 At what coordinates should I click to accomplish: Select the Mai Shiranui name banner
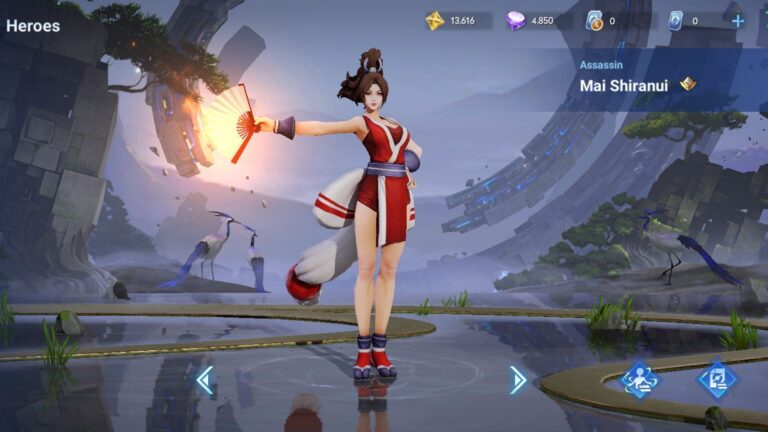pyautogui.click(x=625, y=85)
